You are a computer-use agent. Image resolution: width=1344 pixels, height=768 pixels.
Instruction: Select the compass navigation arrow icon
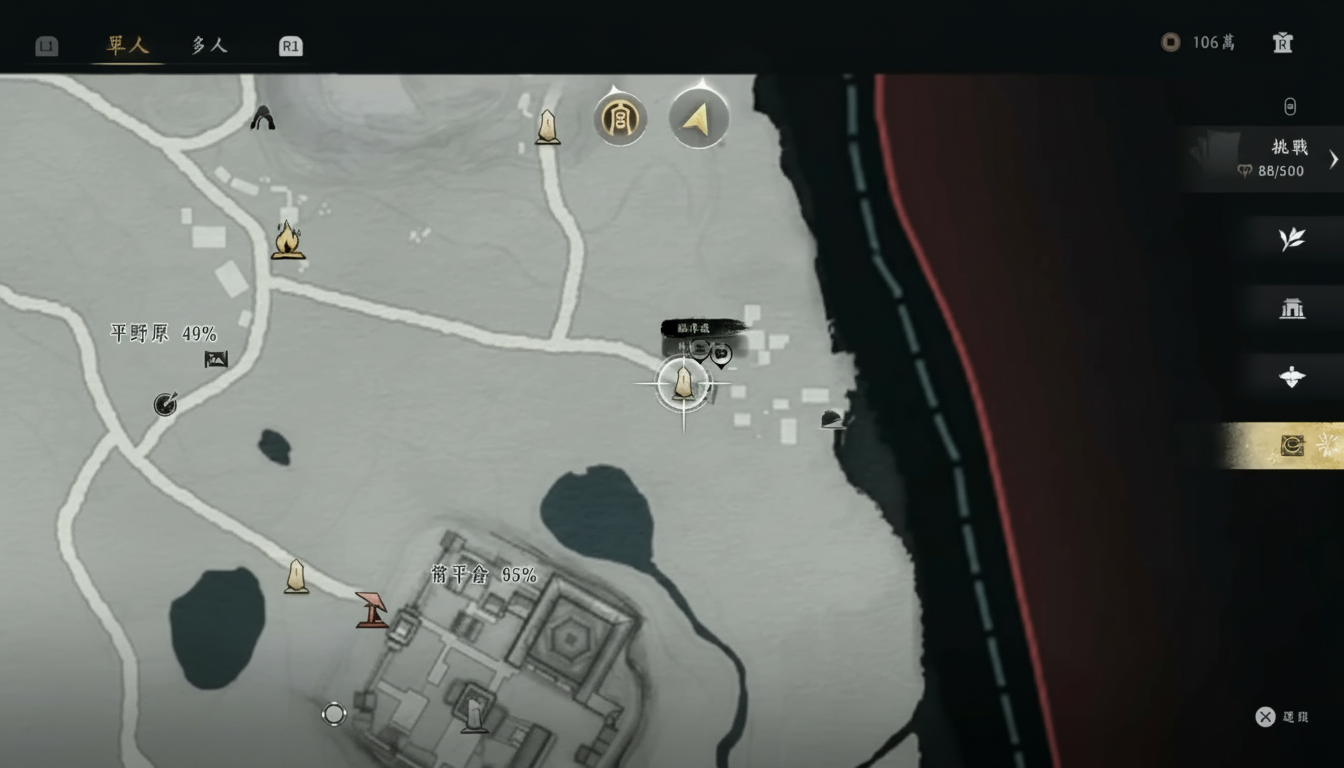point(698,118)
